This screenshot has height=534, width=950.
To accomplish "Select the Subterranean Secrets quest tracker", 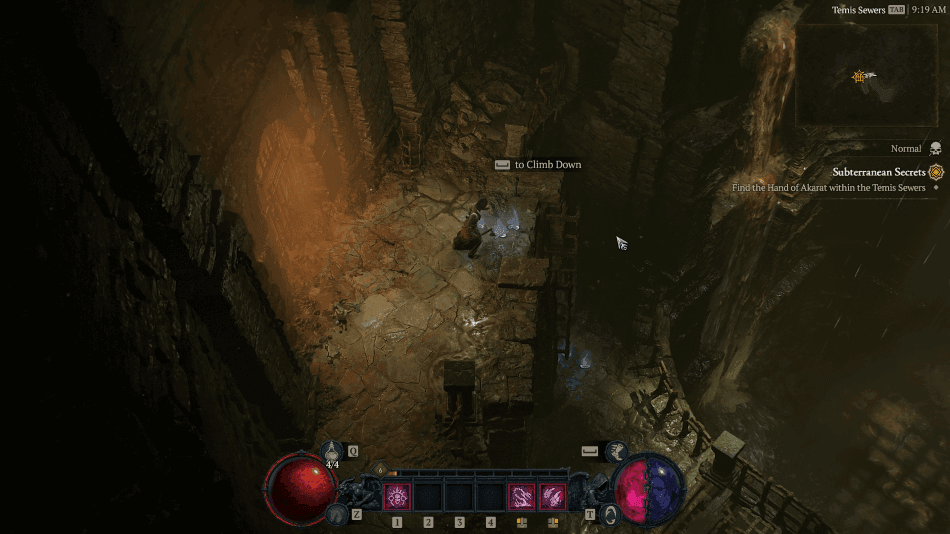I will coord(879,172).
